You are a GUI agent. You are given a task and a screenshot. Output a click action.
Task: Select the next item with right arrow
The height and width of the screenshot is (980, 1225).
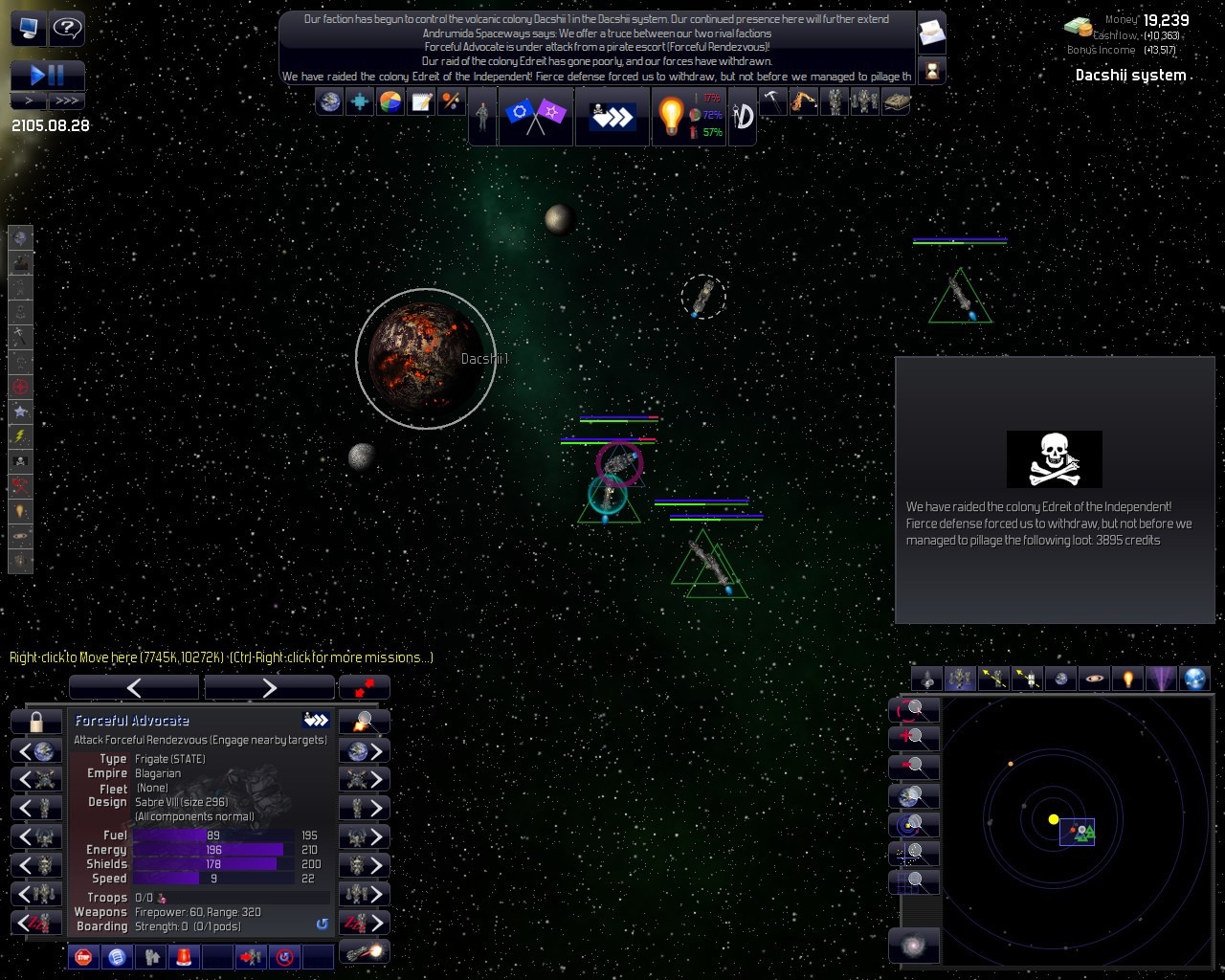point(269,687)
